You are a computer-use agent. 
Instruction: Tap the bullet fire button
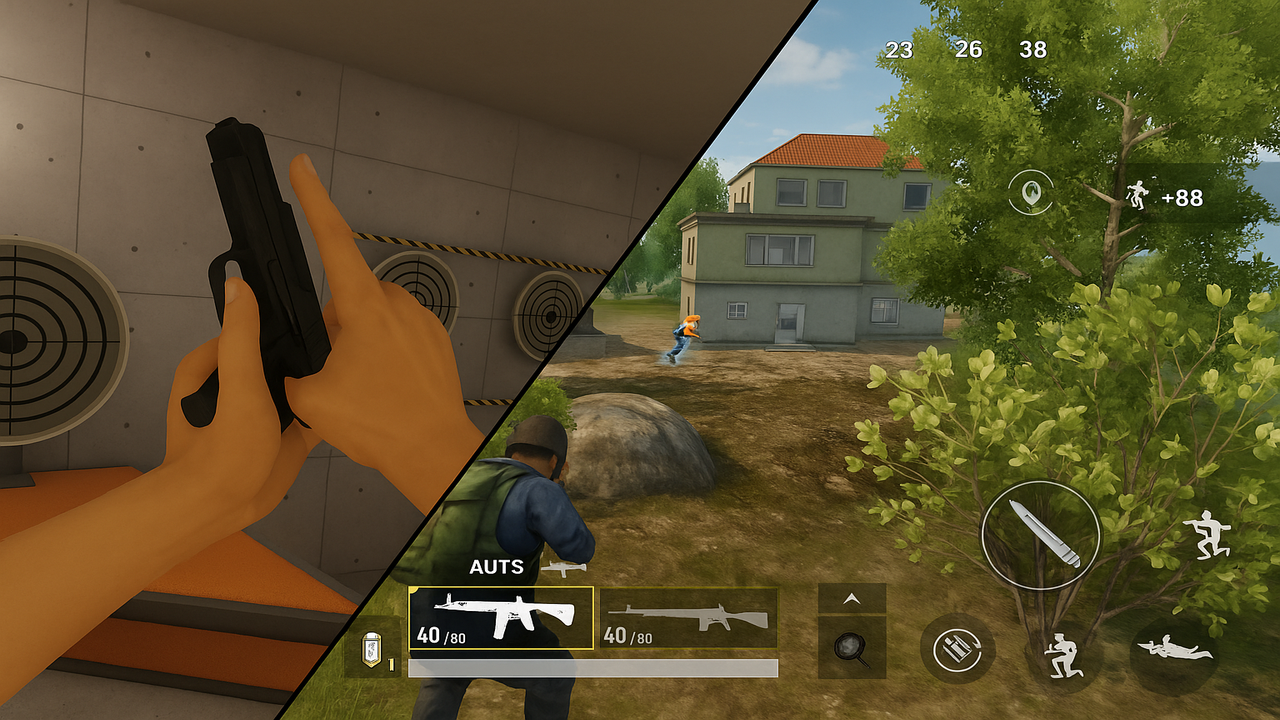click(1040, 536)
